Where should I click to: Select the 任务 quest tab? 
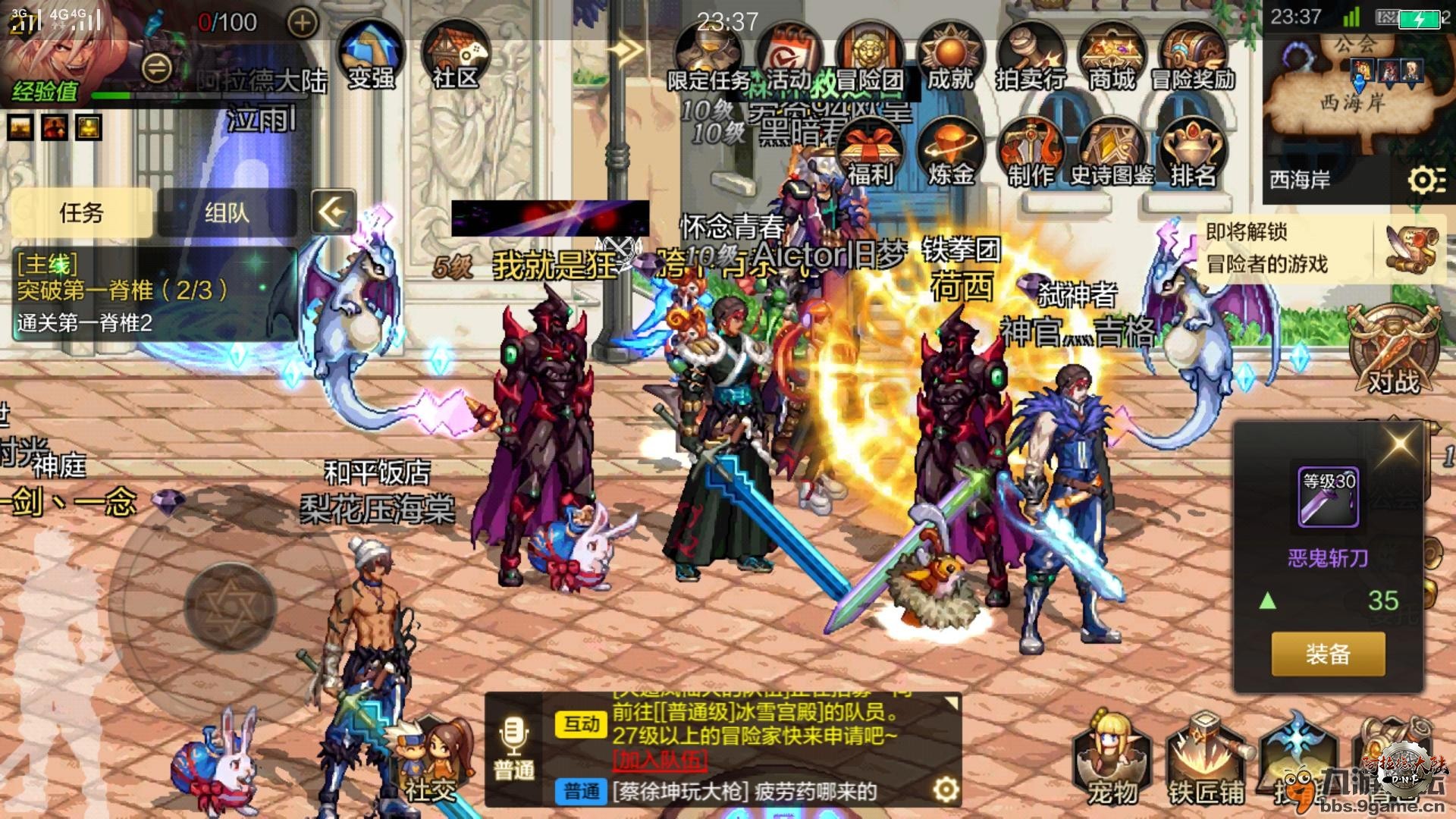tap(81, 213)
